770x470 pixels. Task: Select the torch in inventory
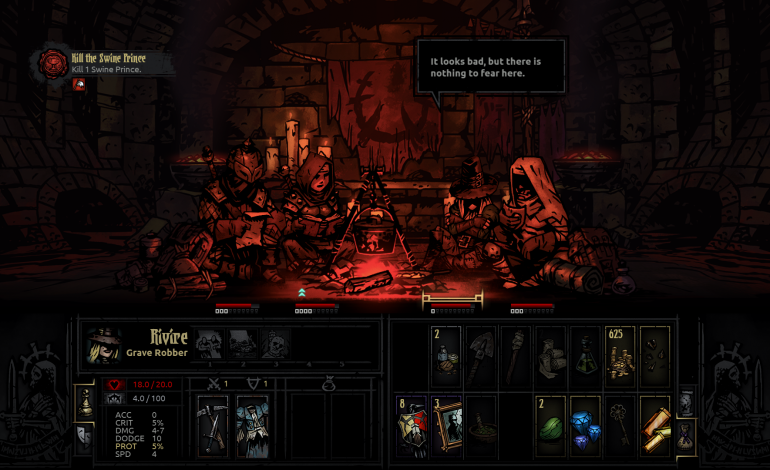click(x=516, y=356)
